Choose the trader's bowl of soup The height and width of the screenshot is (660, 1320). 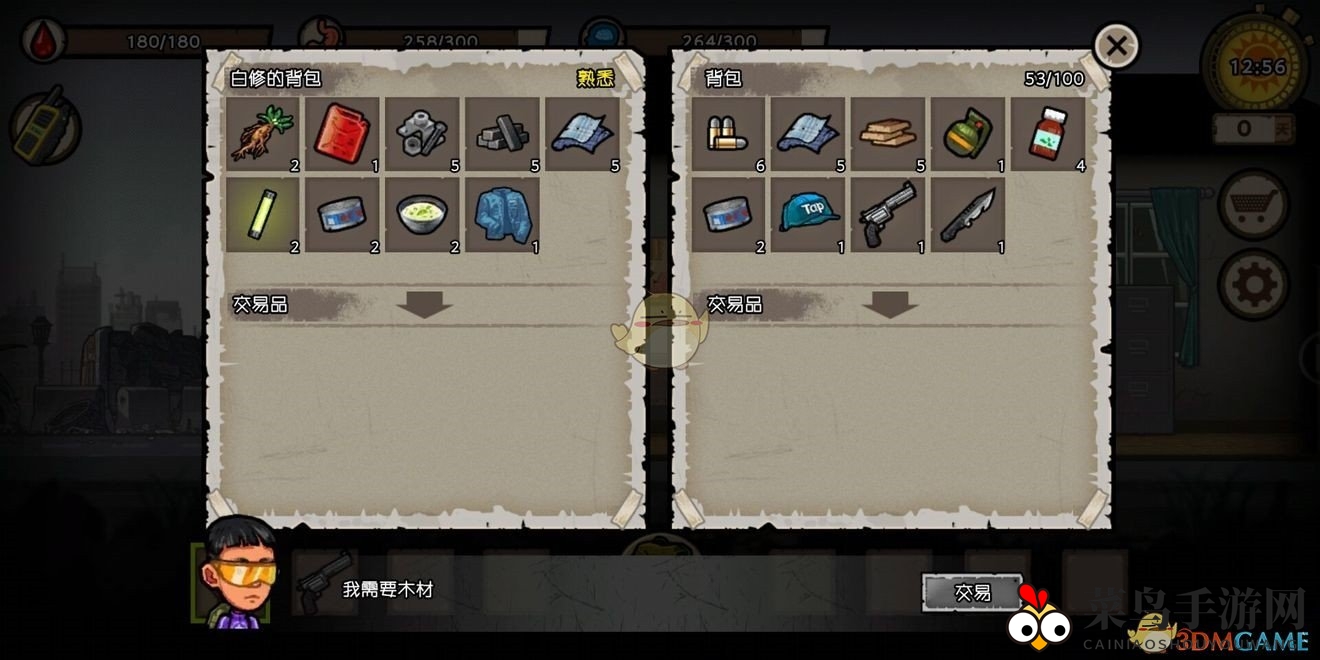423,214
